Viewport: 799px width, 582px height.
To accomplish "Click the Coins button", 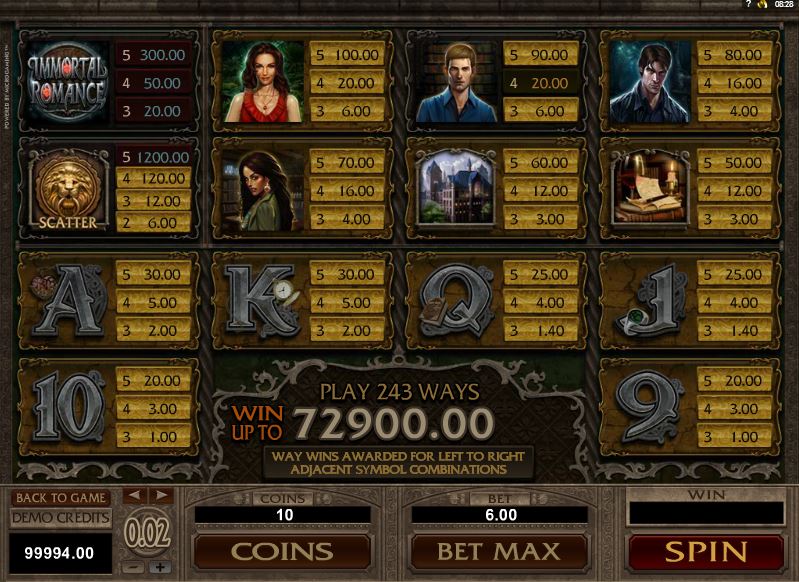I will coord(281,551).
